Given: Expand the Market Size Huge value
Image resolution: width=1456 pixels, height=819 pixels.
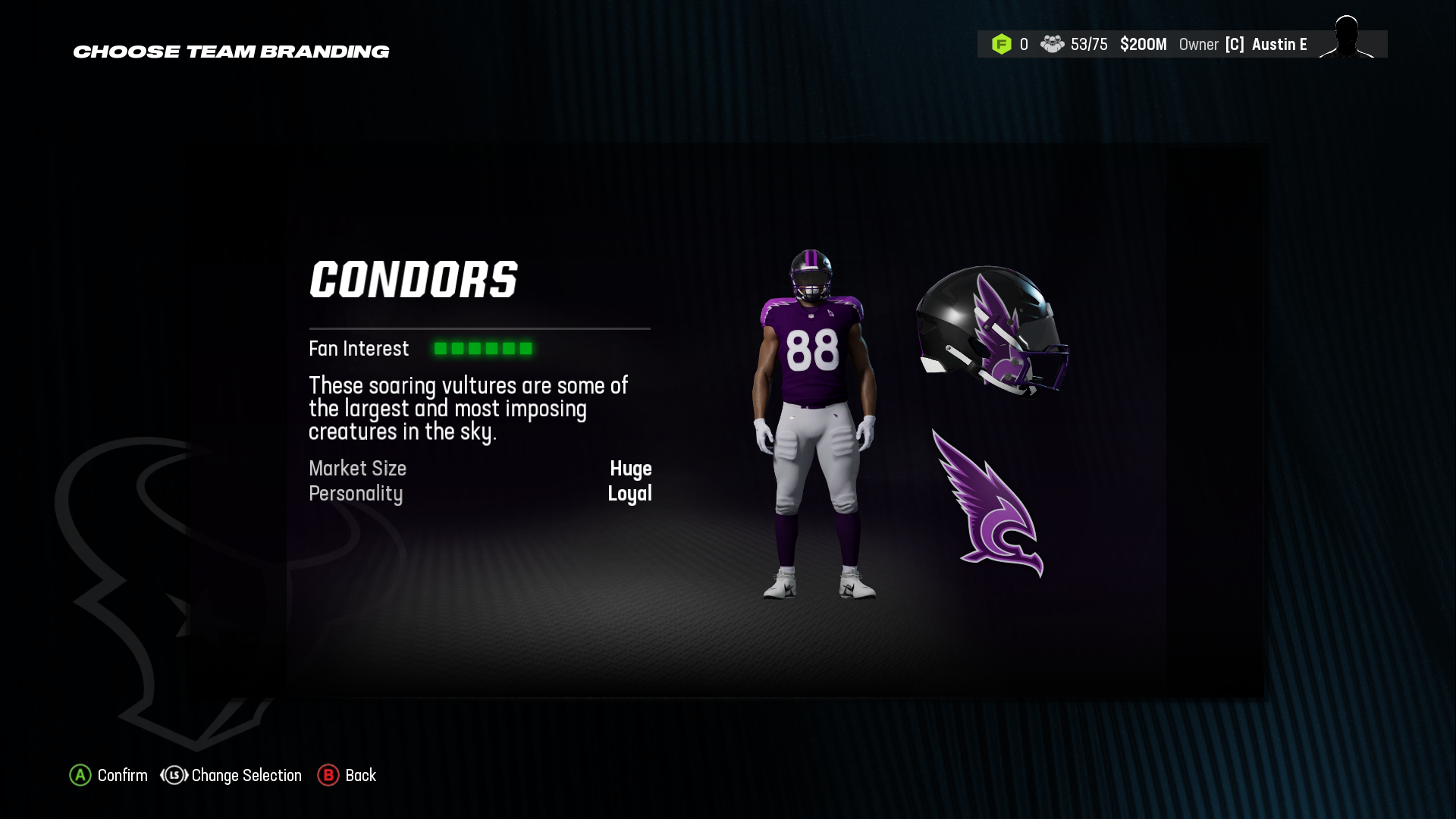Looking at the screenshot, I should (x=632, y=469).
